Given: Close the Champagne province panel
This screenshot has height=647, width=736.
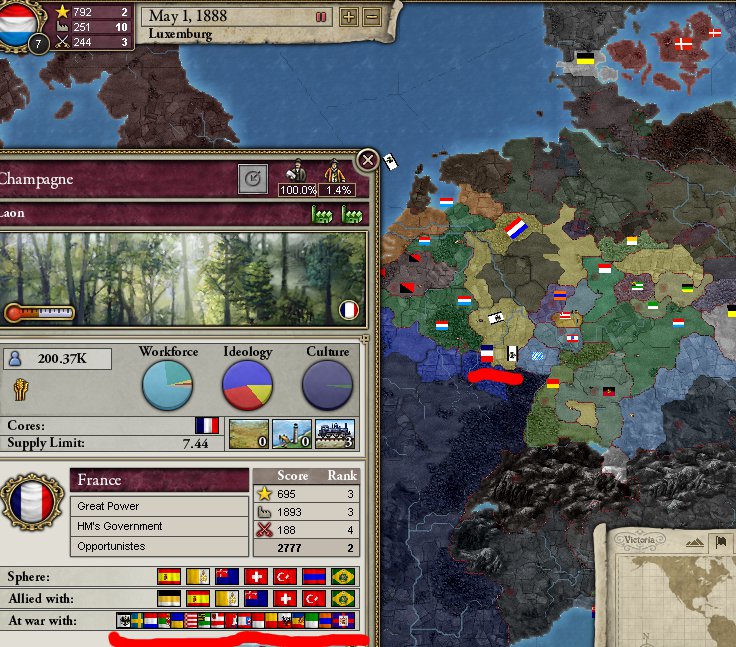Looking at the screenshot, I should click(368, 159).
